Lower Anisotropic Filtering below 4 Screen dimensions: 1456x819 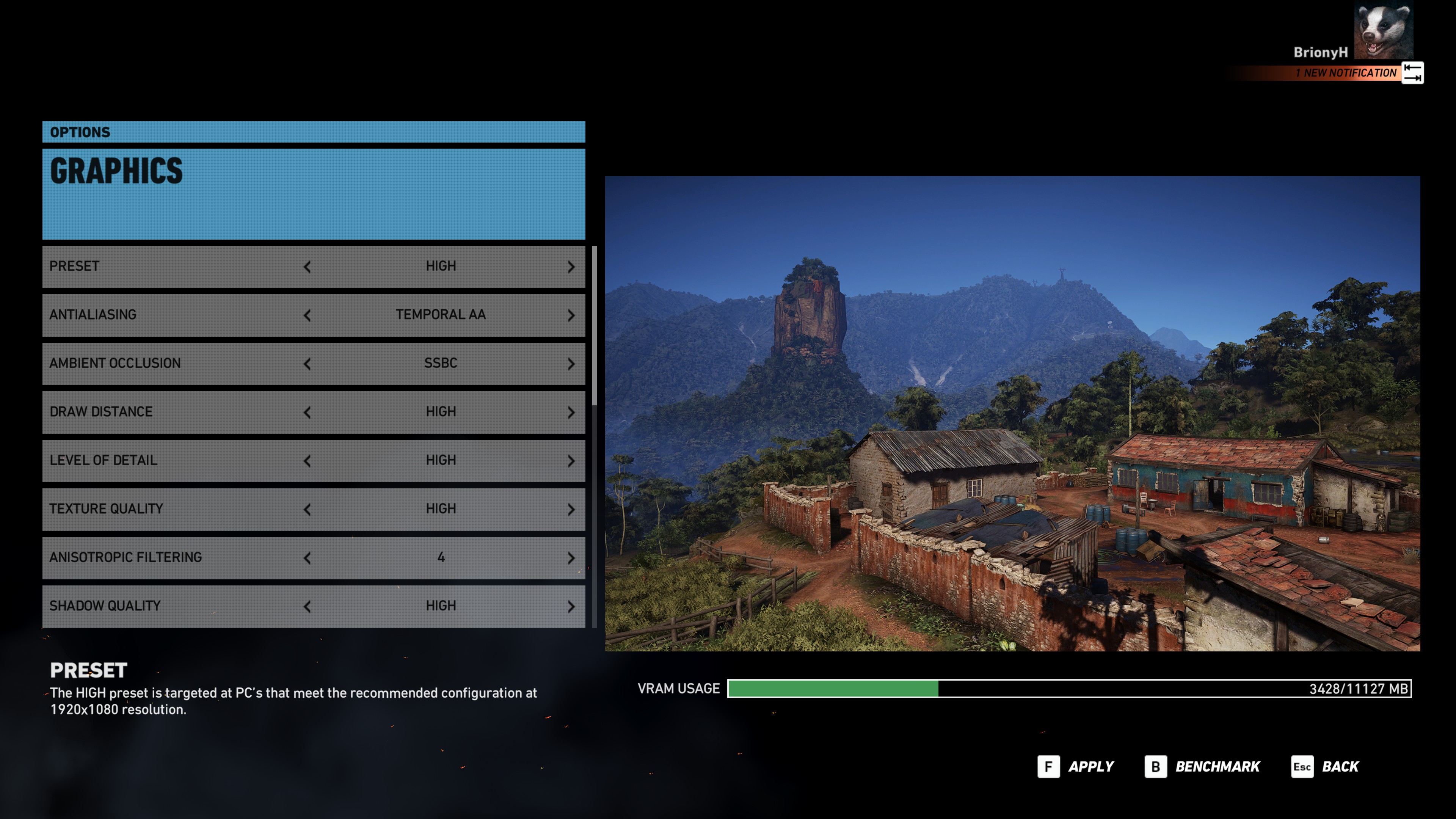click(x=307, y=559)
